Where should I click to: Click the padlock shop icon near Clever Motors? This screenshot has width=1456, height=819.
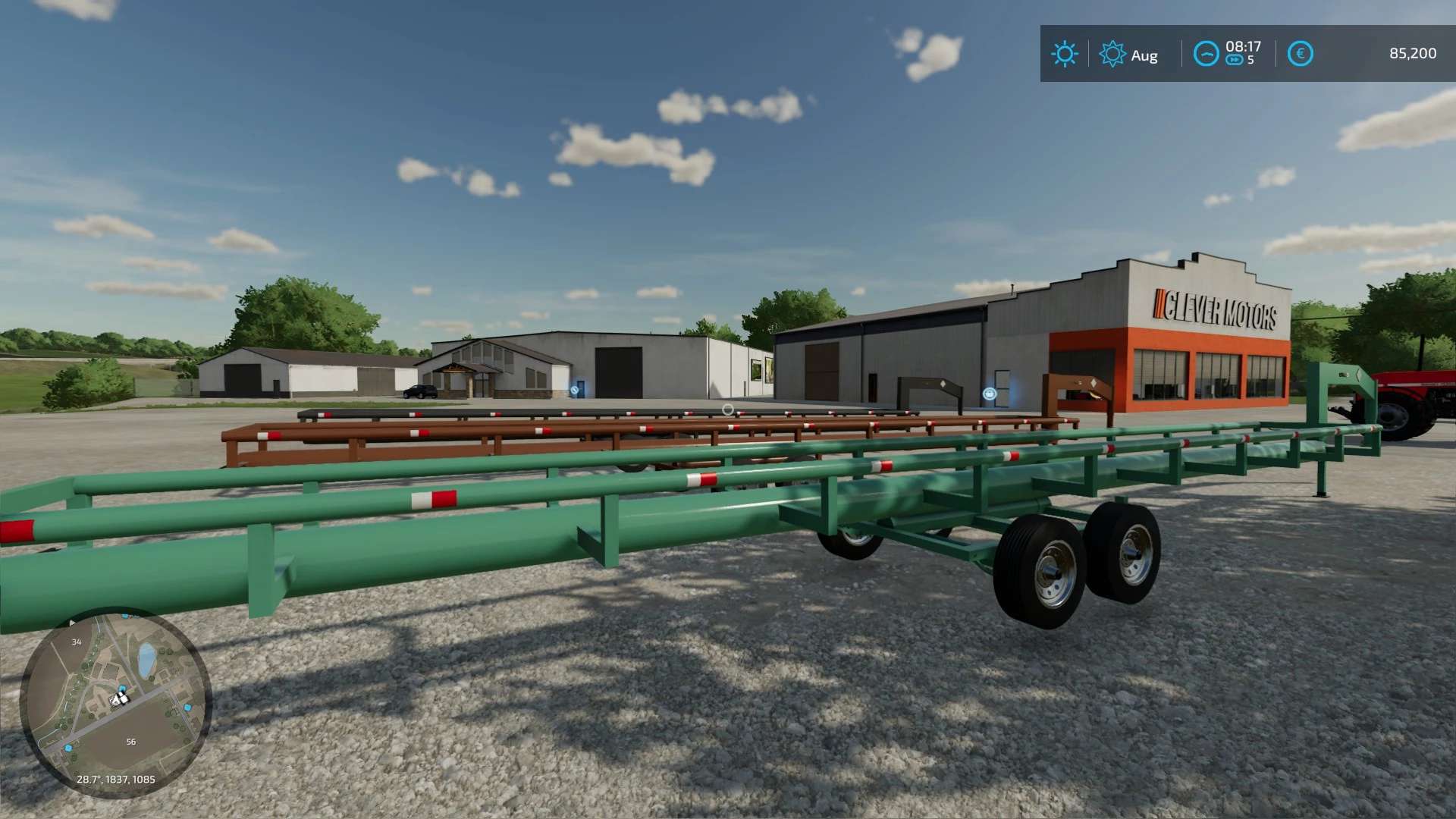click(990, 394)
